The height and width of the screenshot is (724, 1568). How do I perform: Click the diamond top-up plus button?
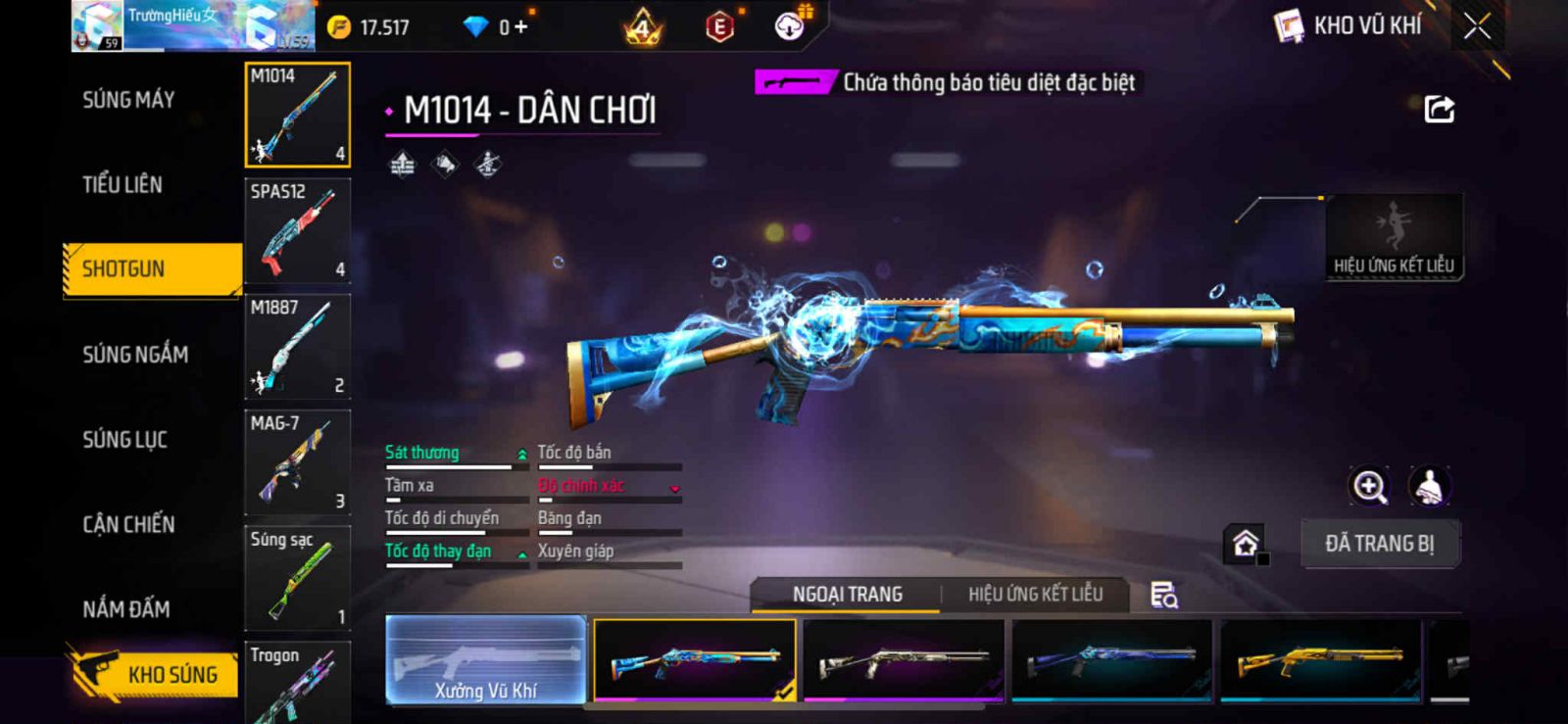click(x=520, y=27)
